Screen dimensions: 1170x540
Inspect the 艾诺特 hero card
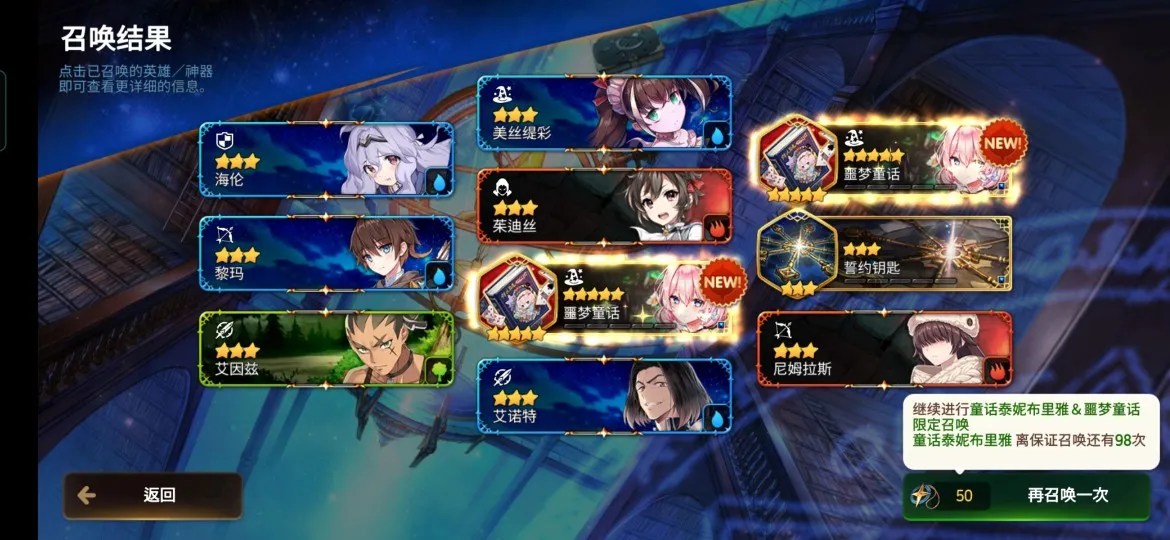[604, 396]
